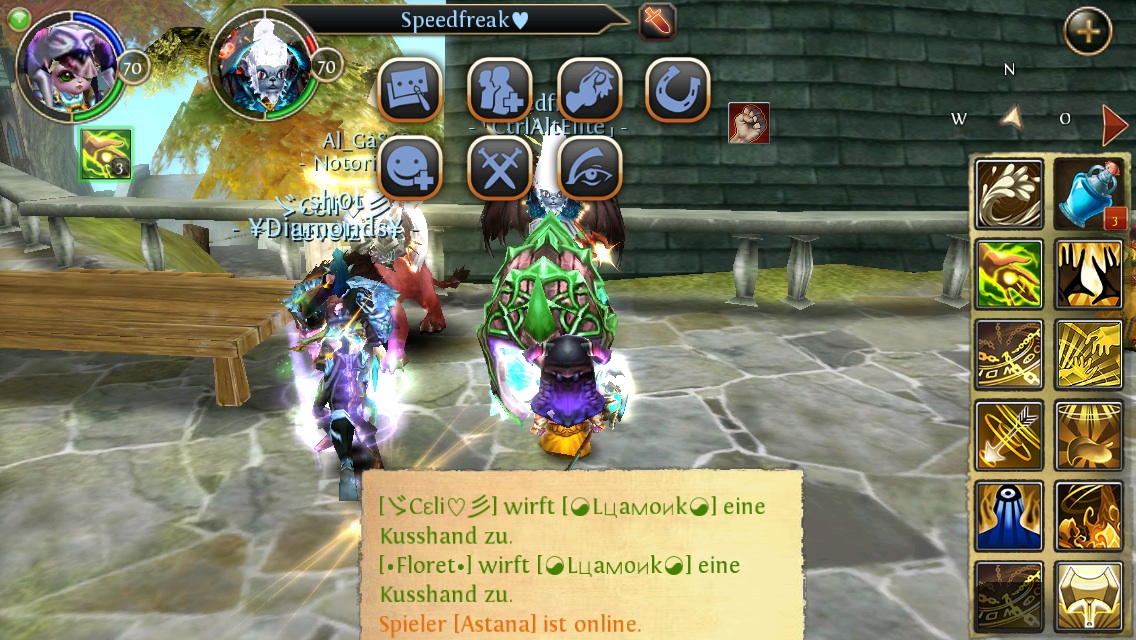Activate the blue robed figure skill
The height and width of the screenshot is (640, 1136).
[1009, 516]
